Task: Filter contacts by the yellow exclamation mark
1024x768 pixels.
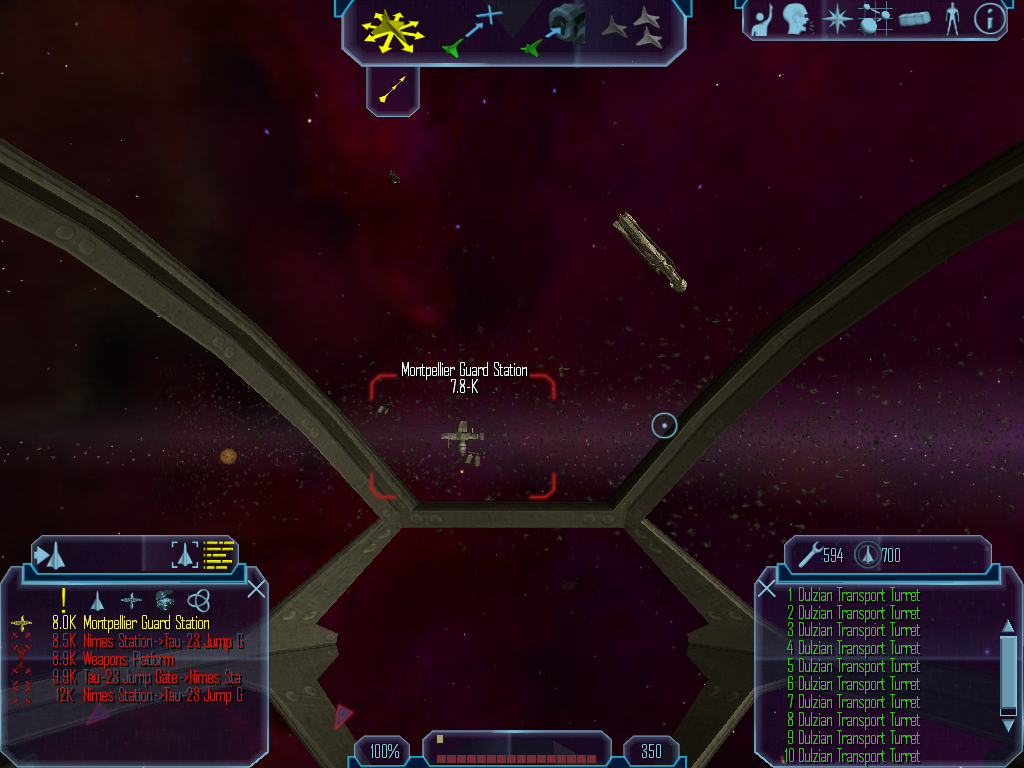Action: 64,599
